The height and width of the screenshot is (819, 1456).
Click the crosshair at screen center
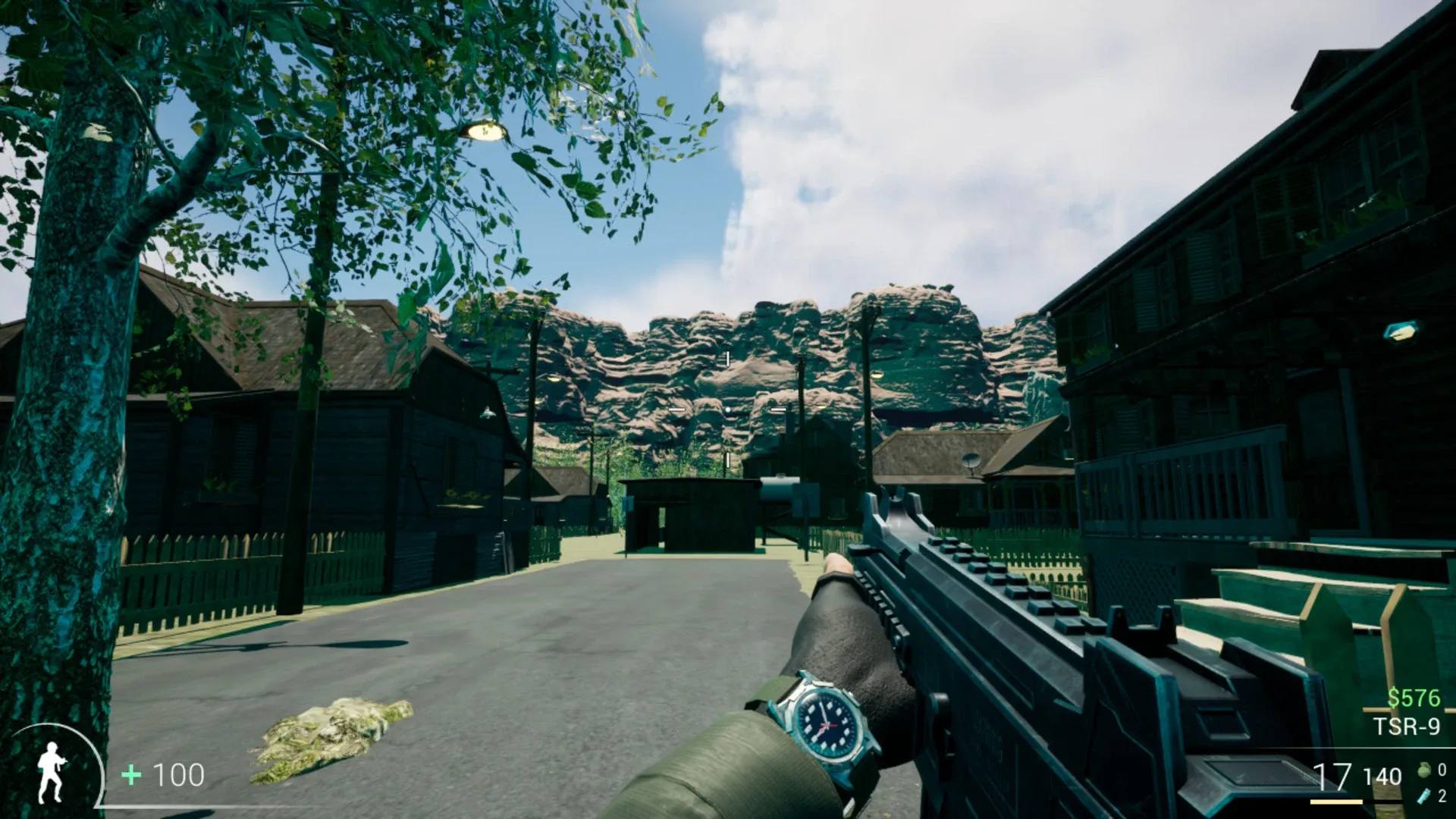(728, 408)
